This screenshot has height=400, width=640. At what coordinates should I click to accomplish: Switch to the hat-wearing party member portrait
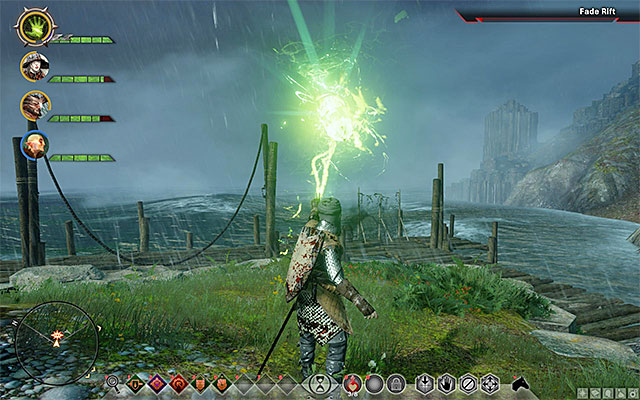point(35,66)
